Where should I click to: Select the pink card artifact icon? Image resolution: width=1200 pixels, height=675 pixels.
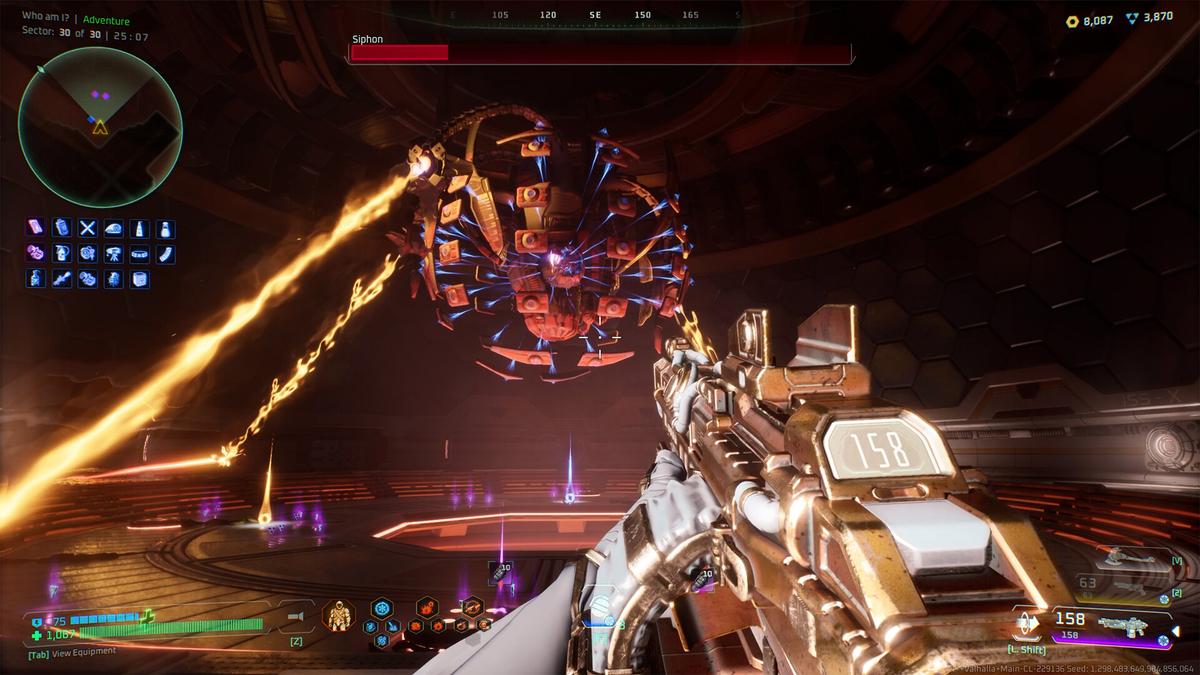point(36,229)
